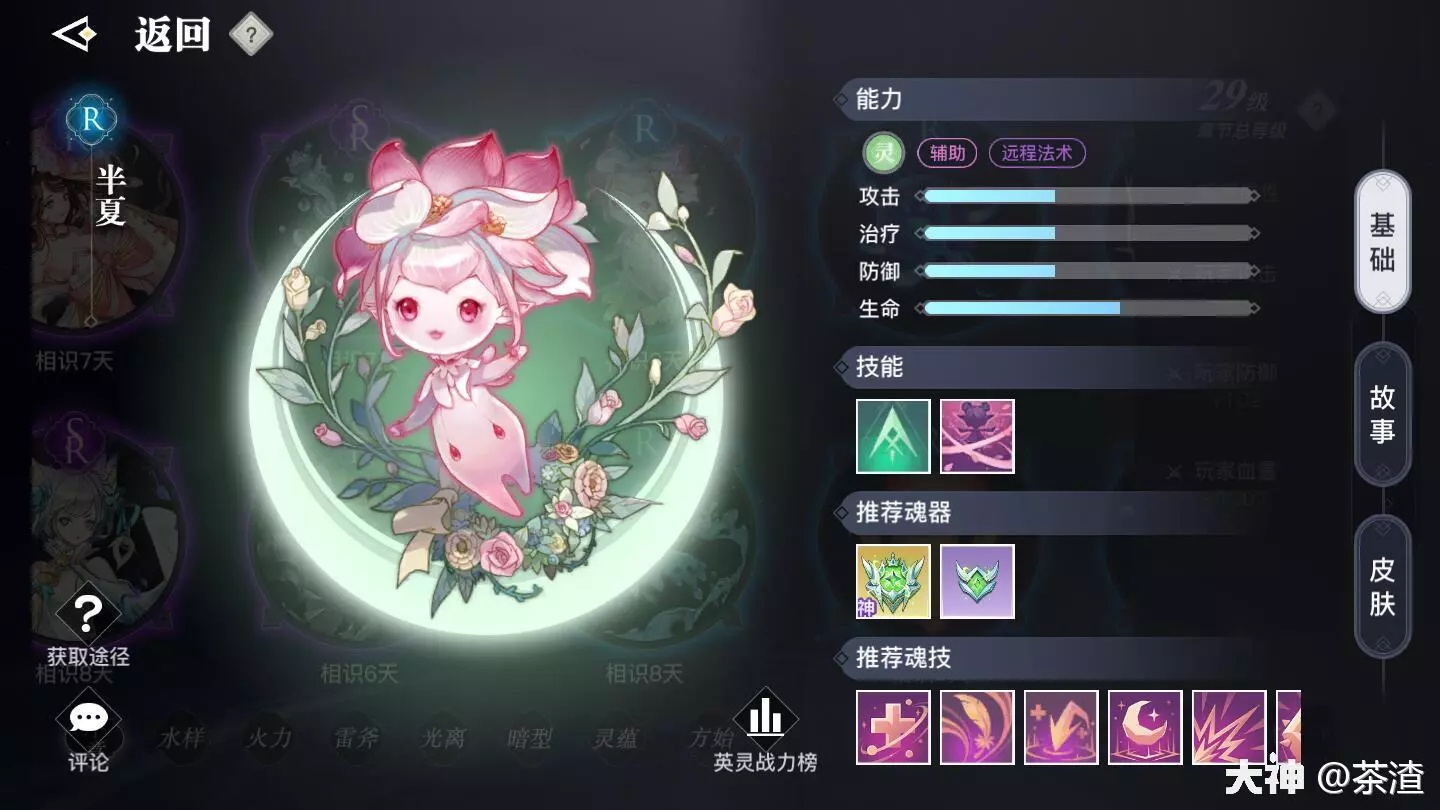View the 皮肤 skins tab
Viewport: 1440px width, 810px height.
[x=1382, y=587]
